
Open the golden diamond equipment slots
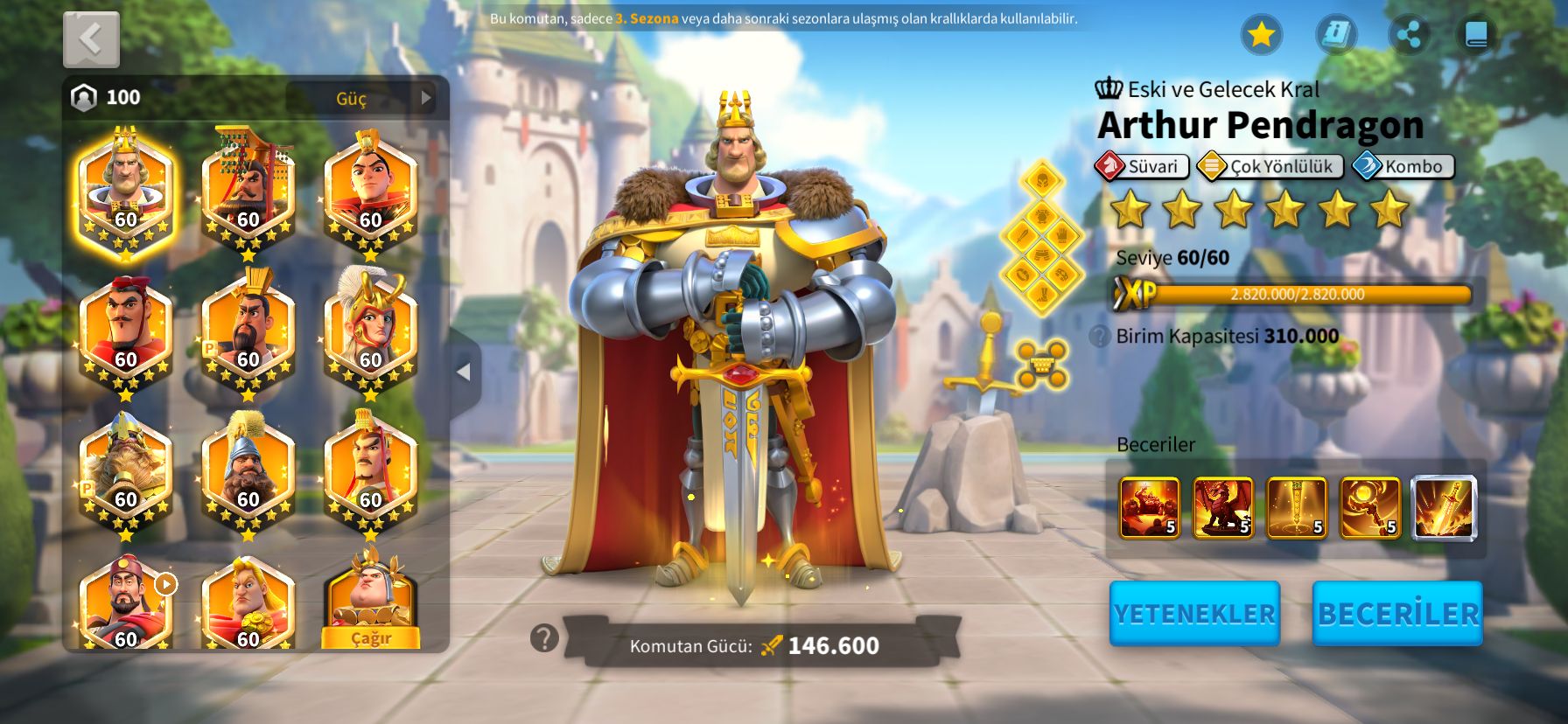(1041, 236)
